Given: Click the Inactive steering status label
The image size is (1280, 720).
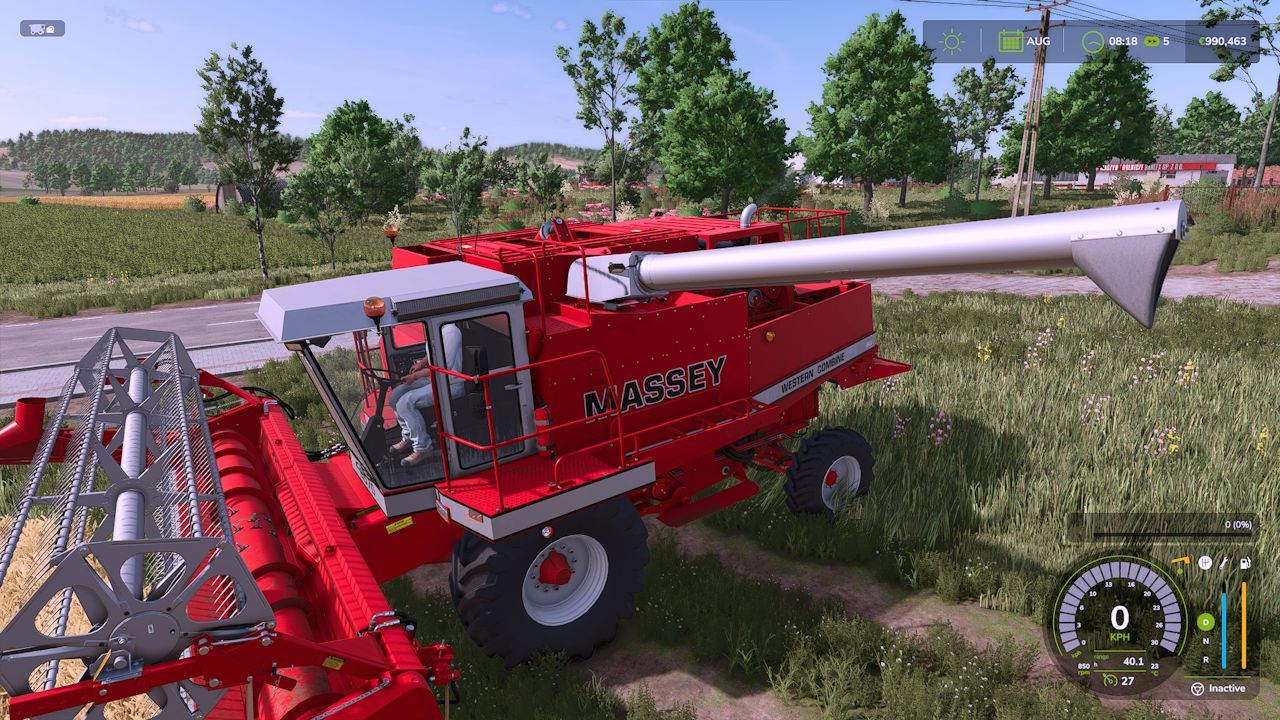Looking at the screenshot, I should [1226, 688].
